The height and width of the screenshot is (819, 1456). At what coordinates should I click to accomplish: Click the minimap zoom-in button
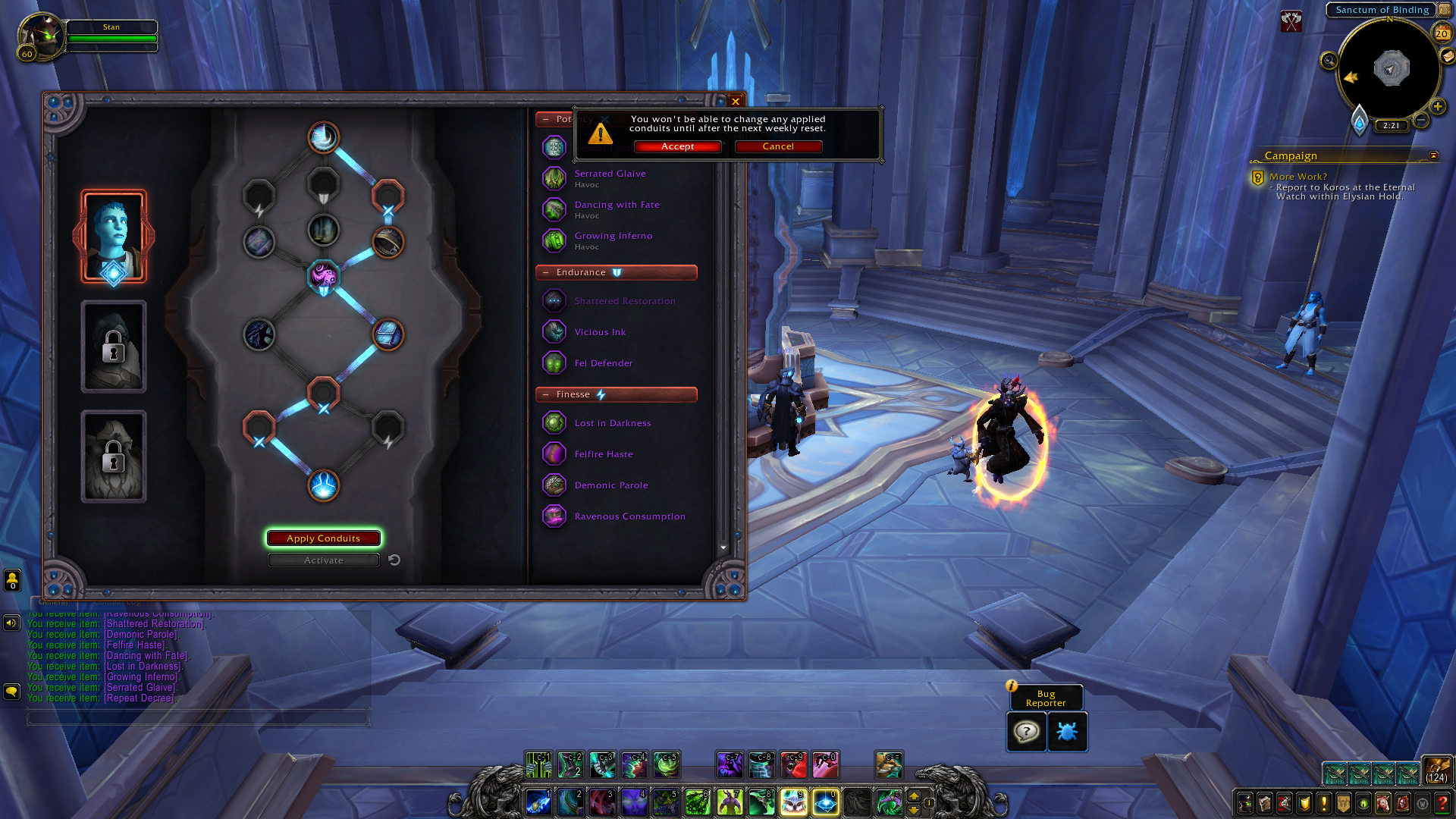(1438, 107)
